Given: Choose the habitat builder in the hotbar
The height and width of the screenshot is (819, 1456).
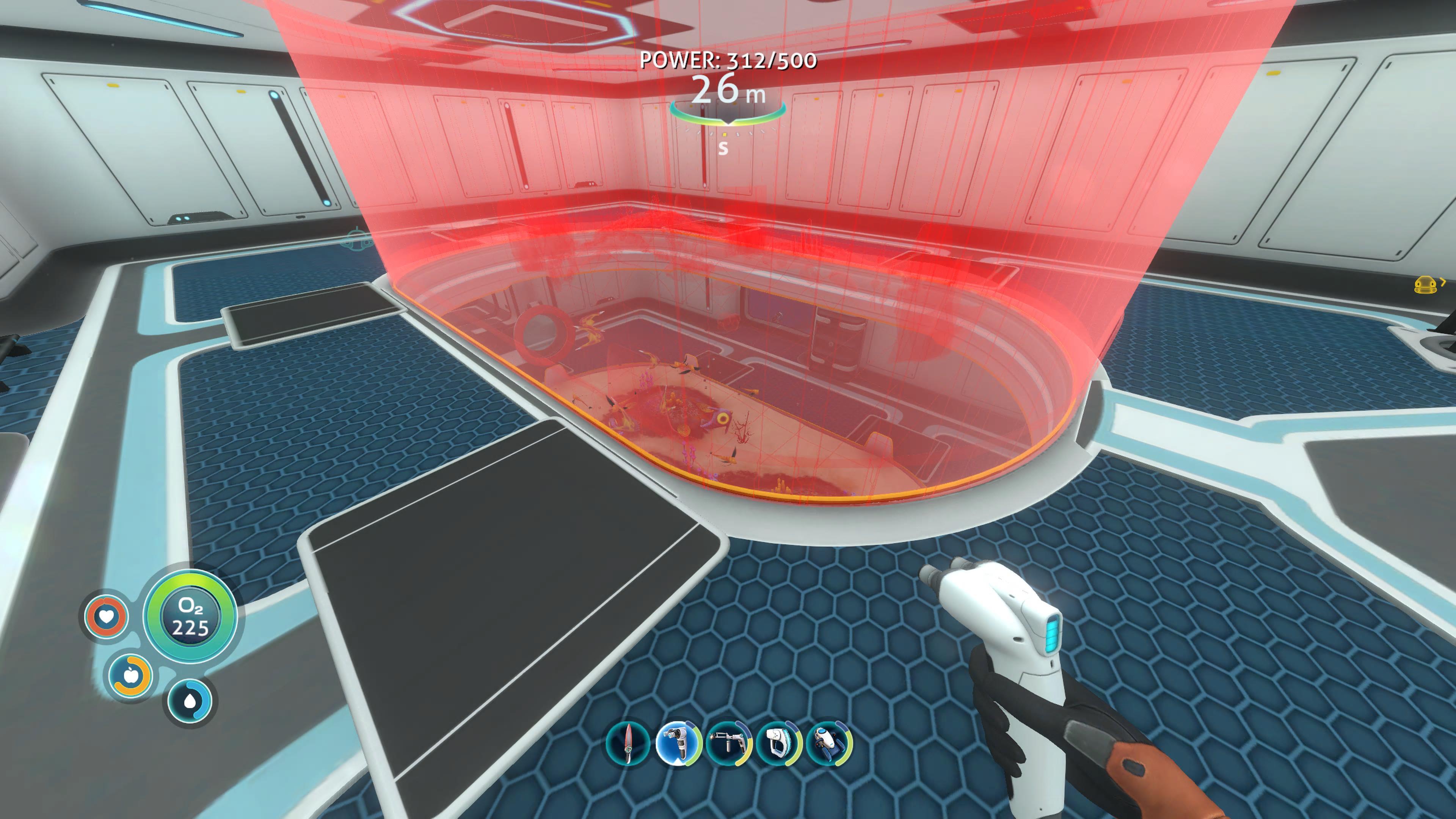Looking at the screenshot, I should [x=678, y=743].
